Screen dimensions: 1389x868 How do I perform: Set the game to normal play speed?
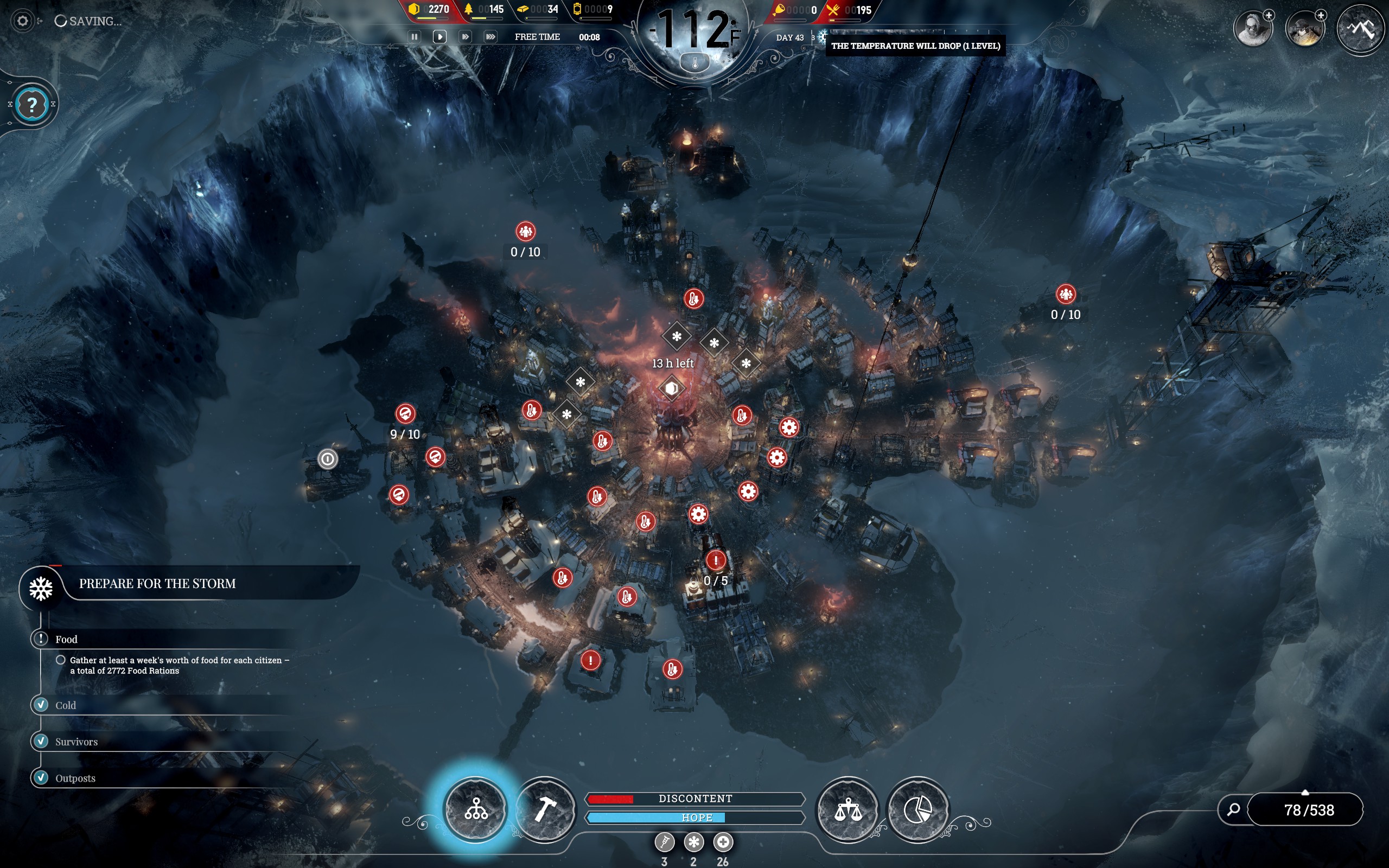click(x=439, y=37)
